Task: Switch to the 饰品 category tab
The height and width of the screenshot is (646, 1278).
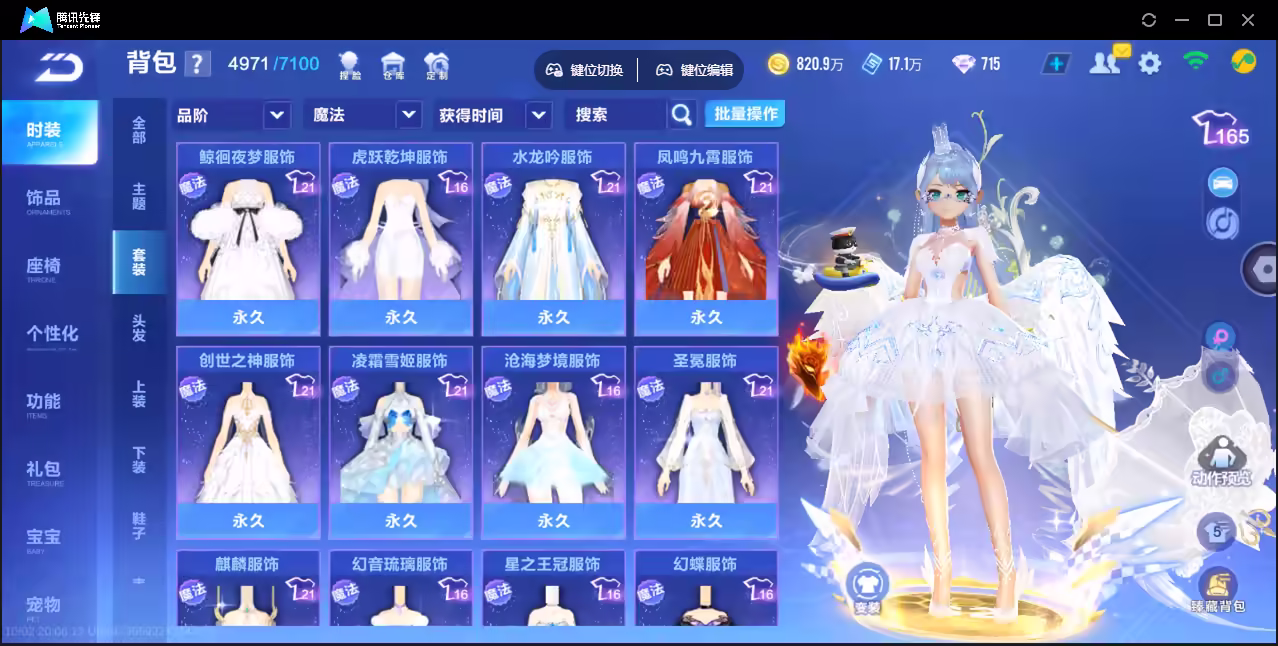Action: (x=44, y=199)
